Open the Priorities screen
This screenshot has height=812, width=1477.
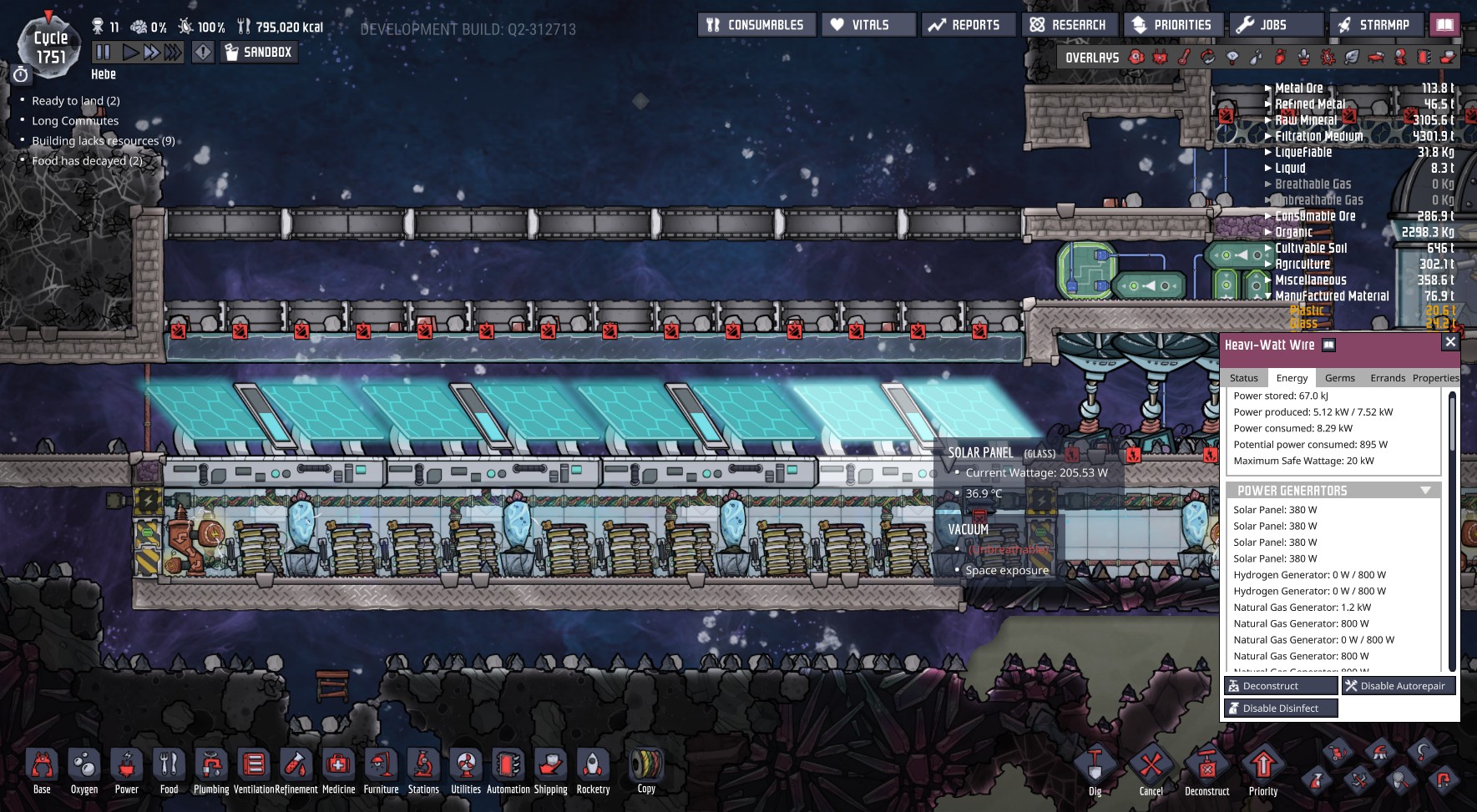[1173, 25]
